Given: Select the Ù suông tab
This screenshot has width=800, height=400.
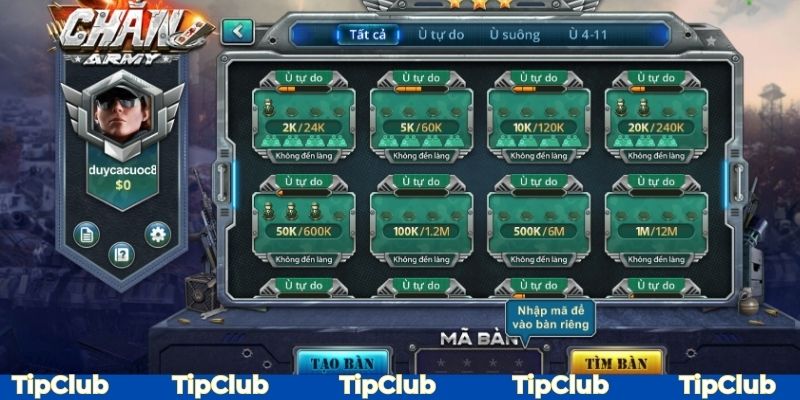Looking at the screenshot, I should (514, 34).
